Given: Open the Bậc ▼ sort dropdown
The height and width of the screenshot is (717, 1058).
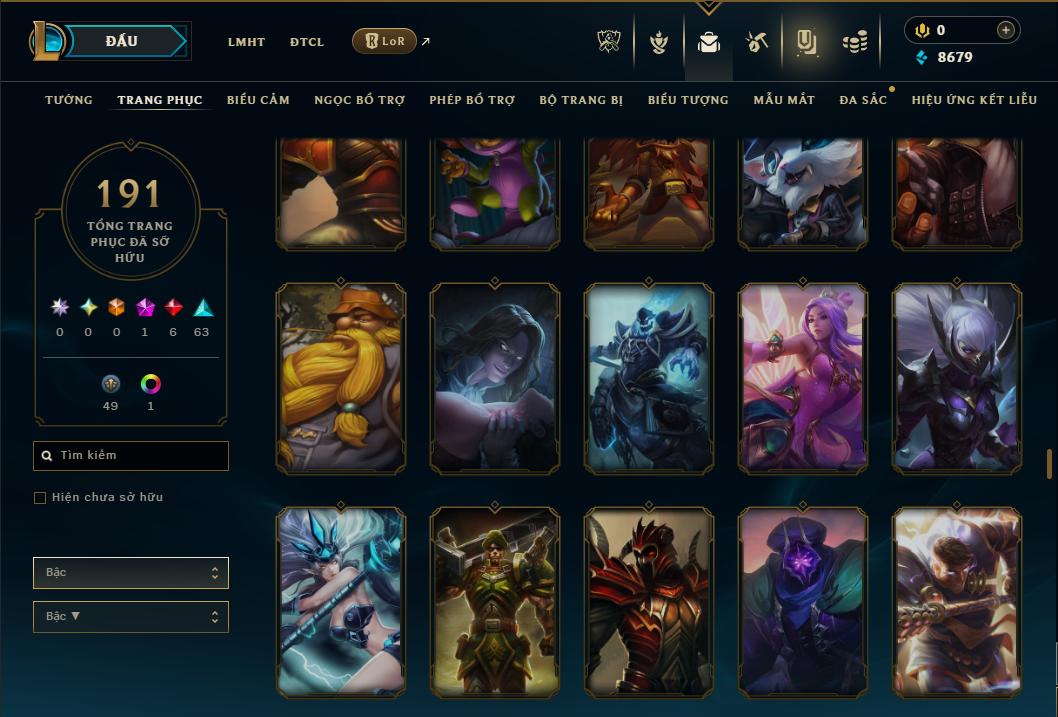Looking at the screenshot, I should (131, 616).
